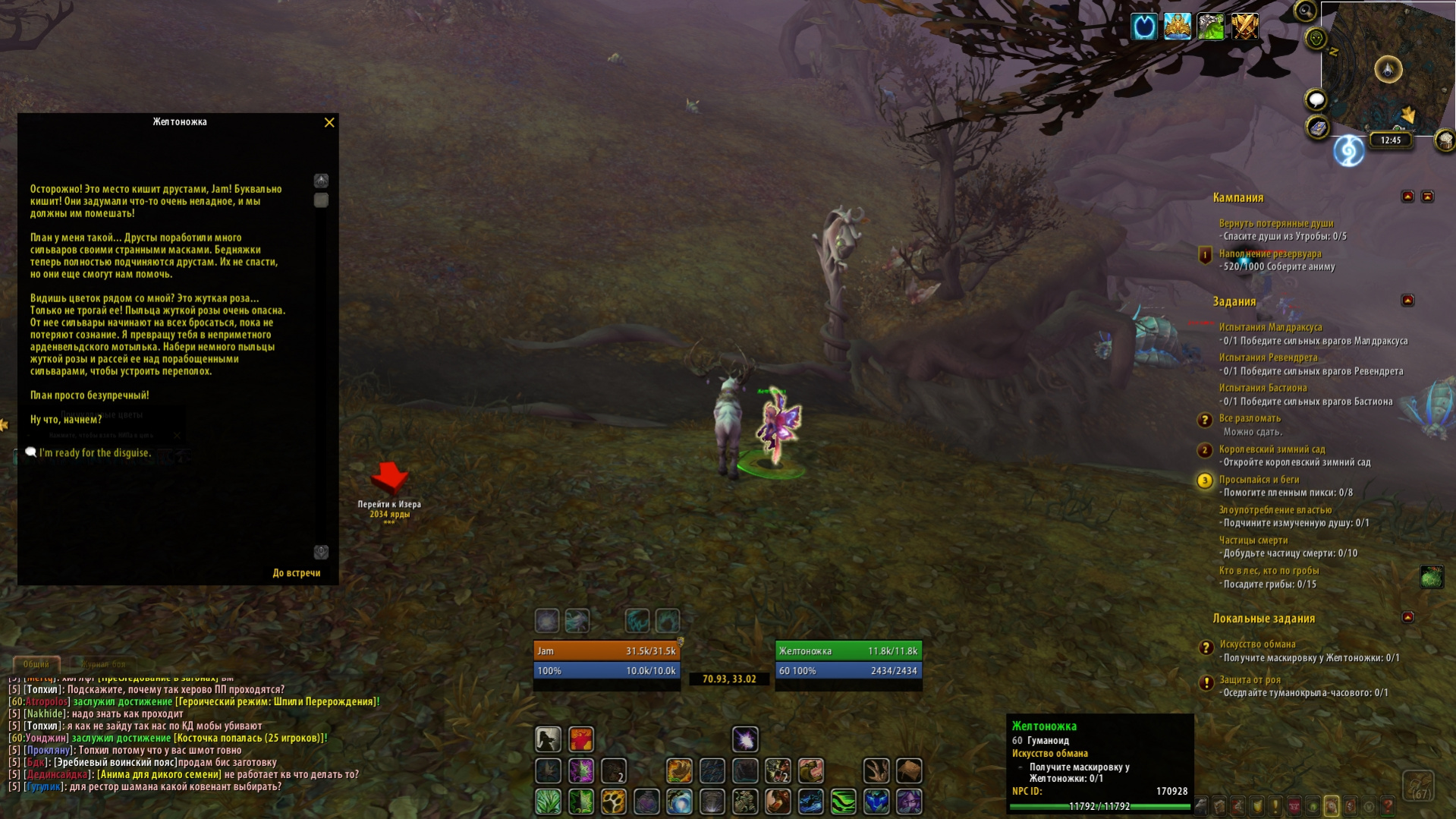
Task: Collapse the Локальные задания section
Action: (x=1407, y=617)
